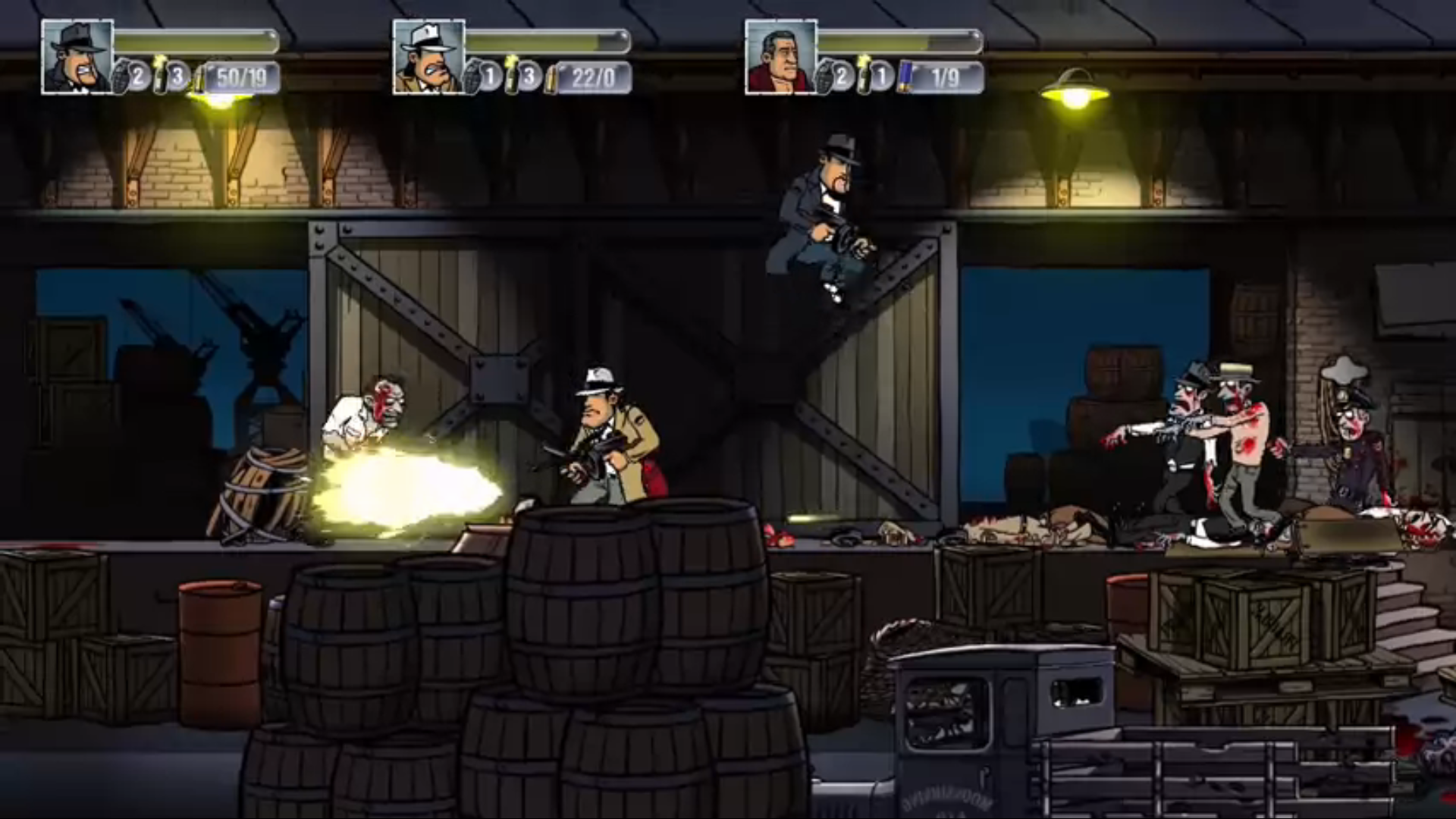Select the red jacket gangster portrait
This screenshot has height=819, width=1456.
click(x=780, y=57)
